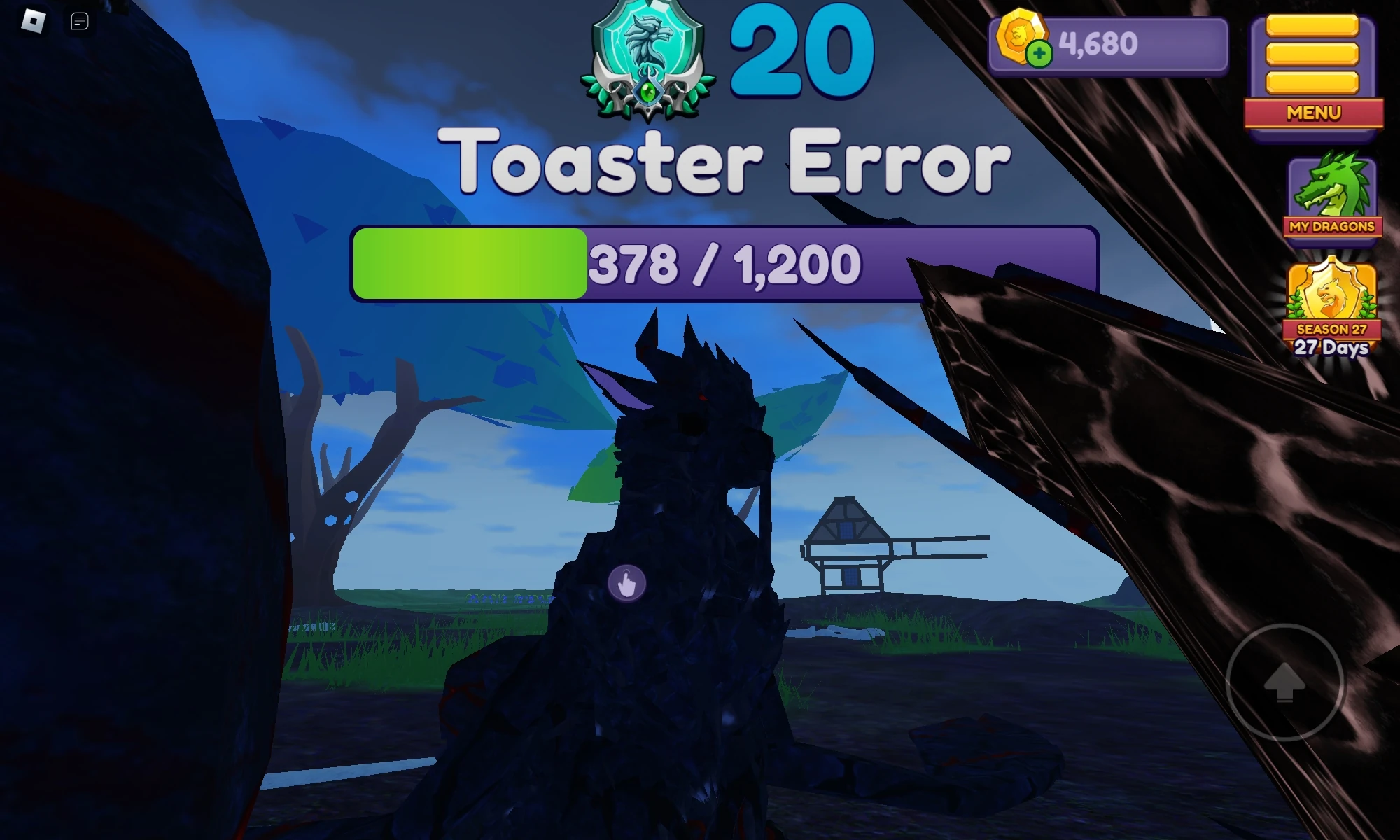Select the coin balance display showing 4,680
Viewport: 1400px width, 840px height.
[x=1099, y=44]
